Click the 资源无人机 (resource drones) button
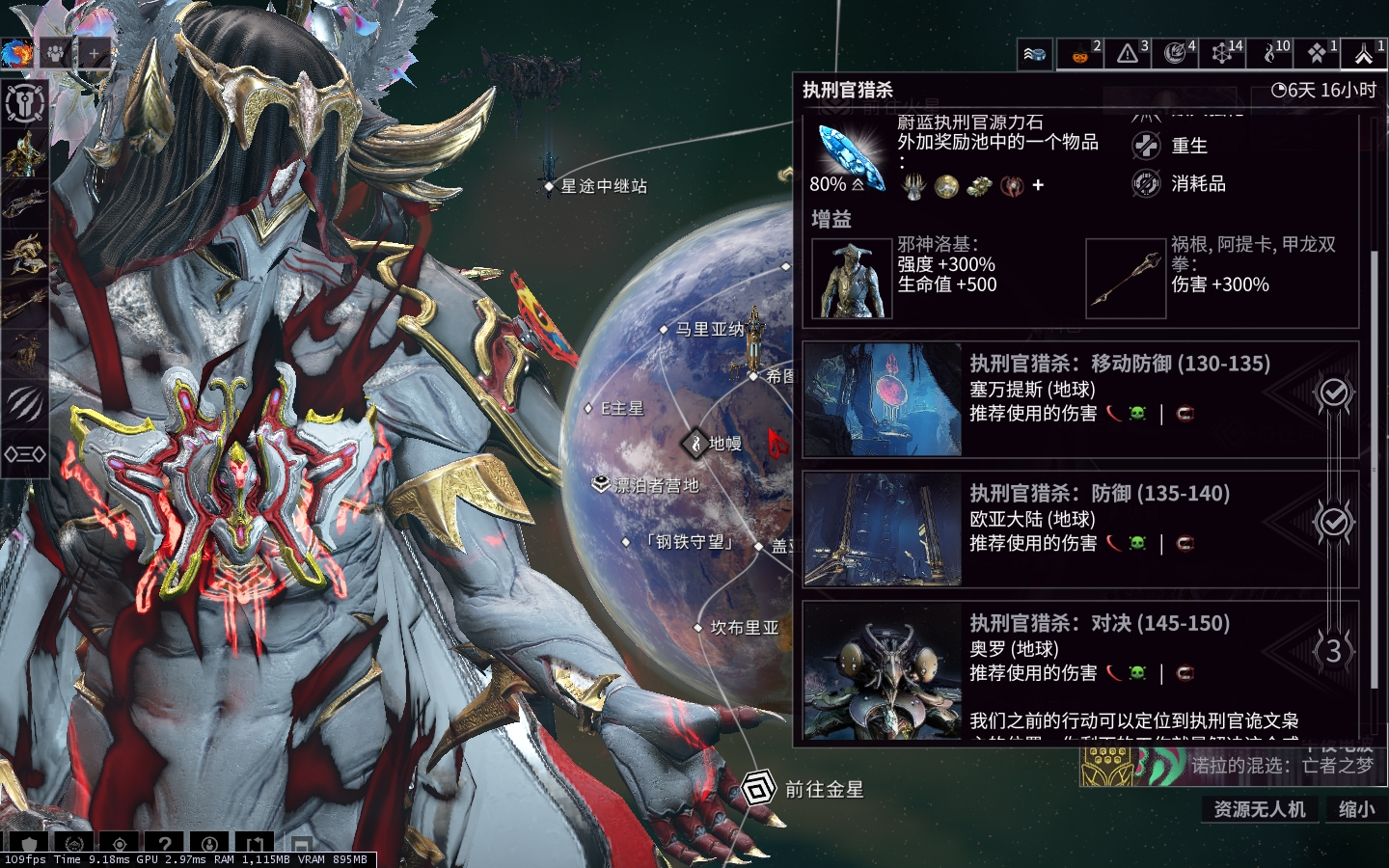The width and height of the screenshot is (1389, 868). 1259,809
